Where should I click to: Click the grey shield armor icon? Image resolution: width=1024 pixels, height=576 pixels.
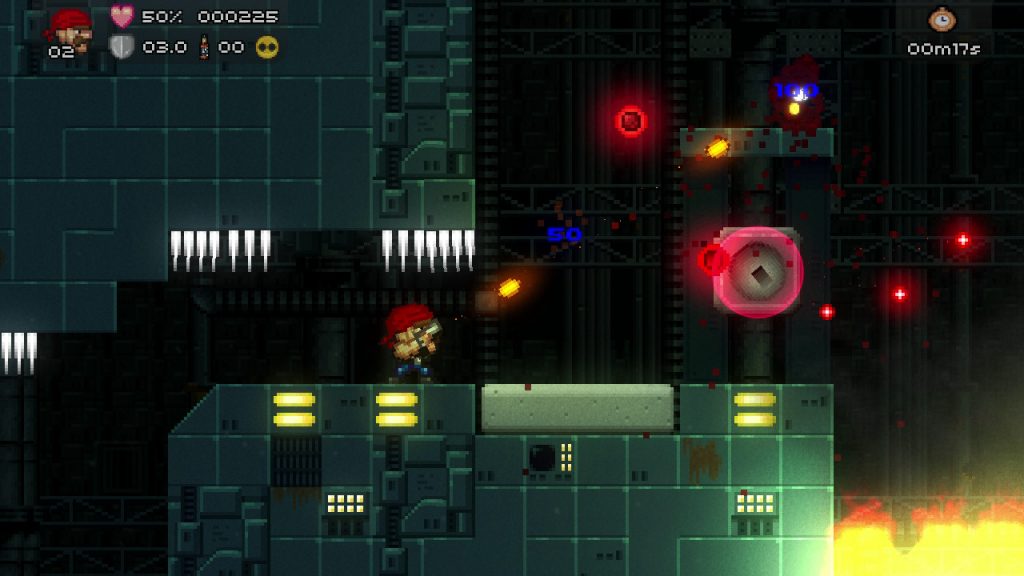[122, 46]
